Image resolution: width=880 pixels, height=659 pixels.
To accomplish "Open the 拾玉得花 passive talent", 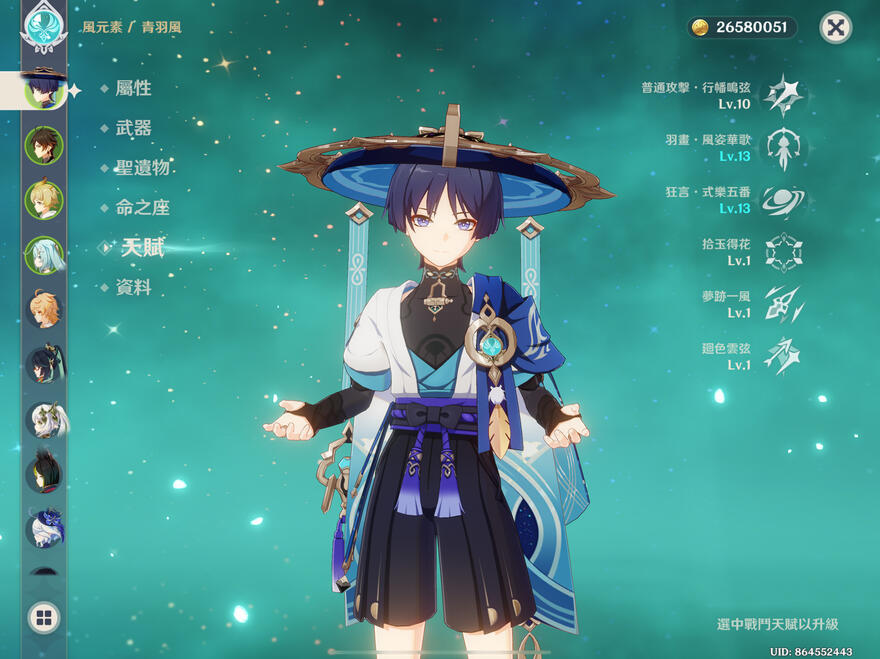I will pyautogui.click(x=783, y=252).
